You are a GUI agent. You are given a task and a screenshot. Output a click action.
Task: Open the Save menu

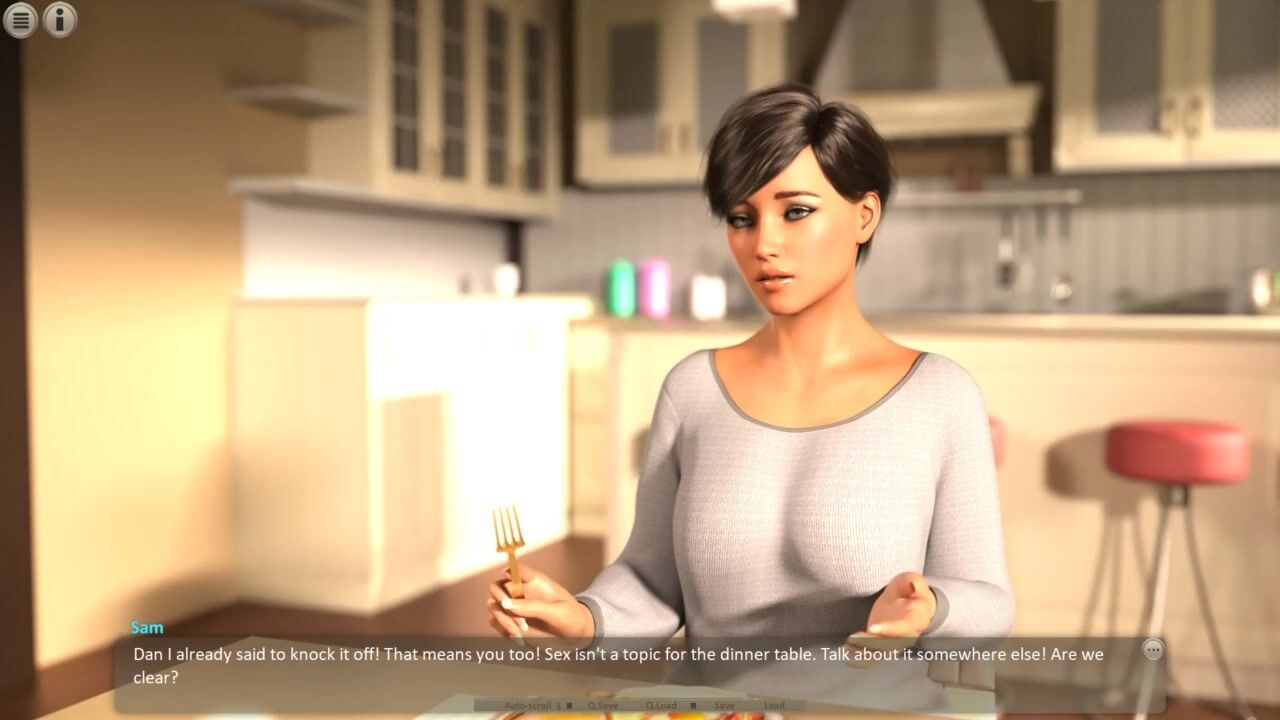(724, 705)
